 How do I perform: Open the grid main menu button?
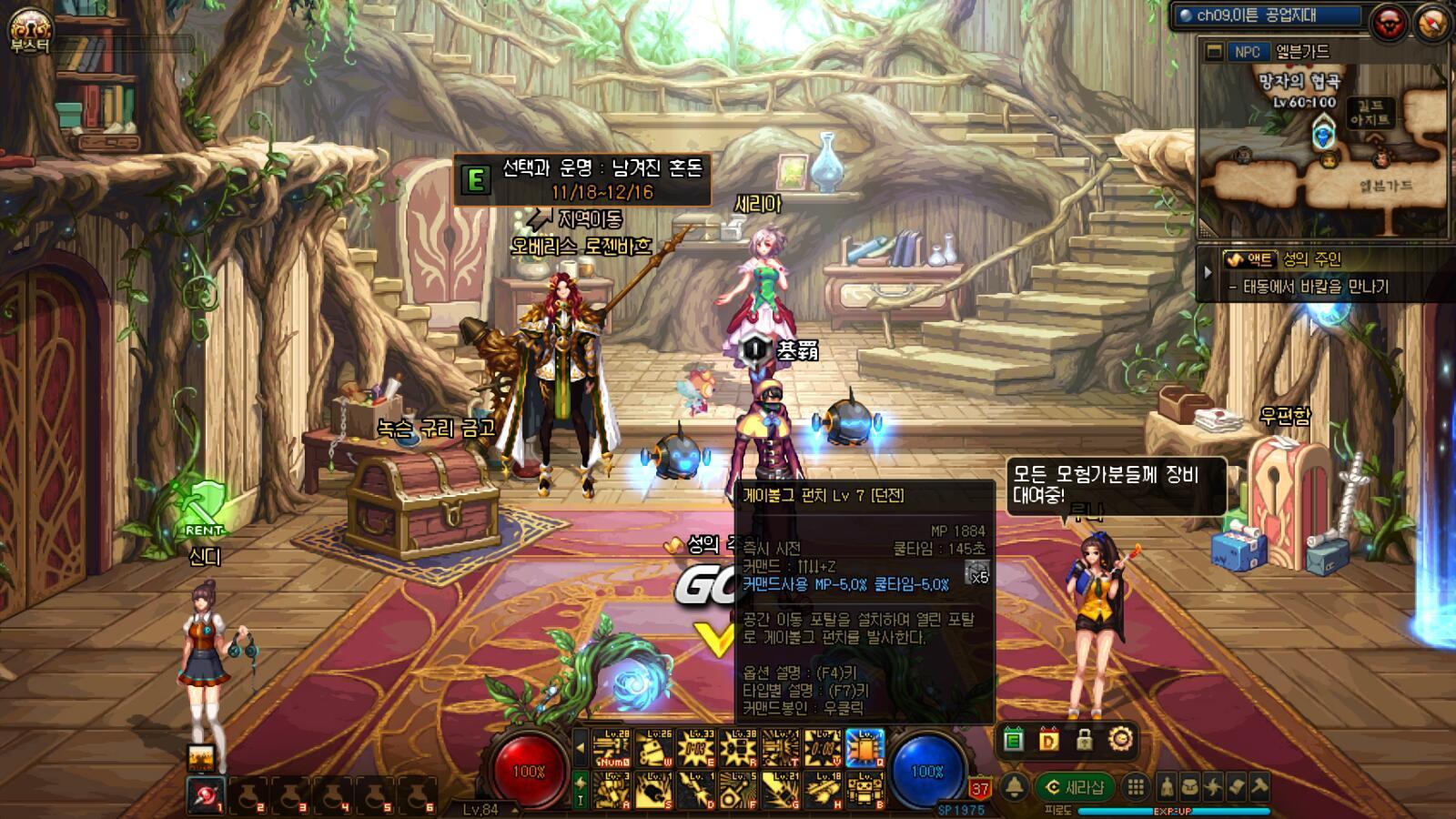click(x=1135, y=787)
